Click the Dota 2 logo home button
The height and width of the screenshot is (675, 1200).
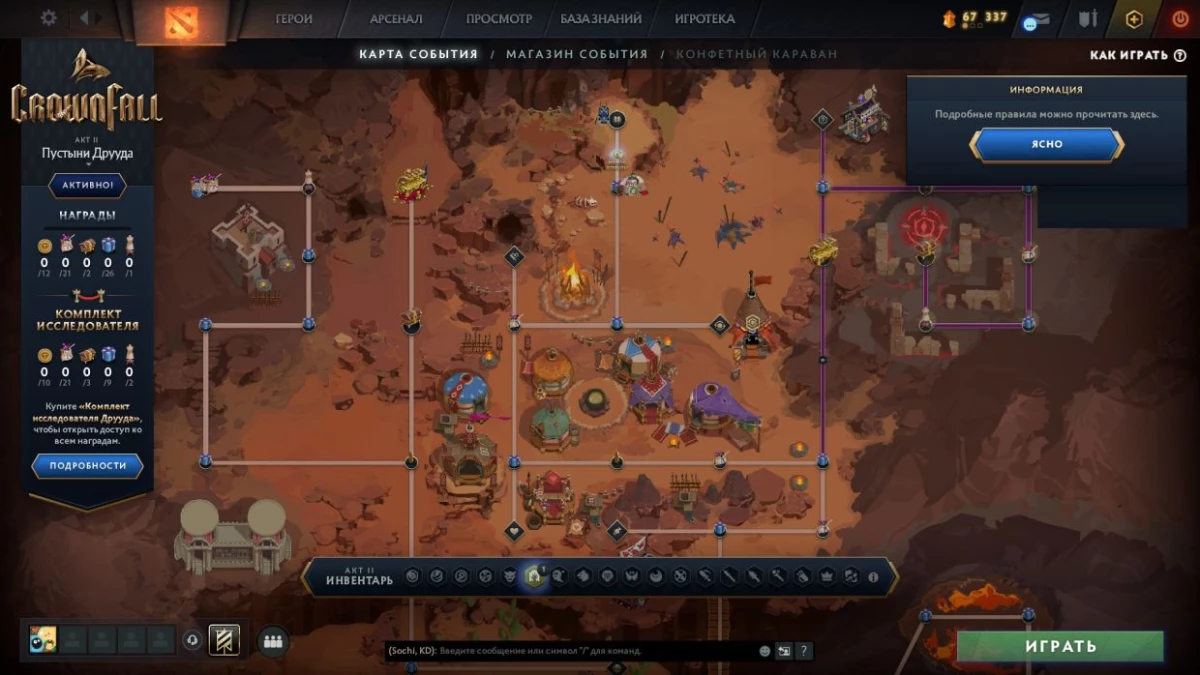[x=180, y=20]
